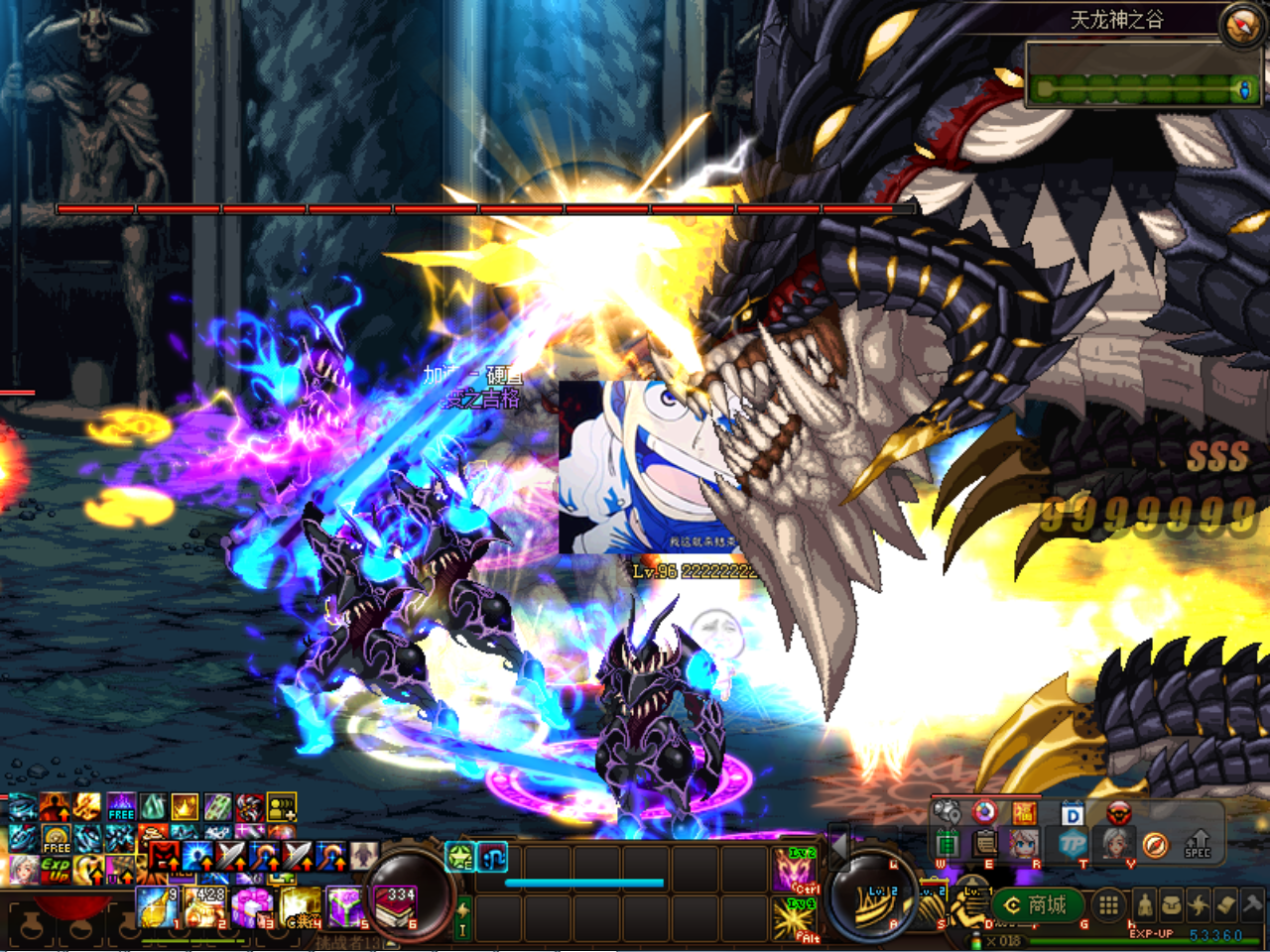Open the inventory bag icon
1270x952 pixels.
[1172, 904]
